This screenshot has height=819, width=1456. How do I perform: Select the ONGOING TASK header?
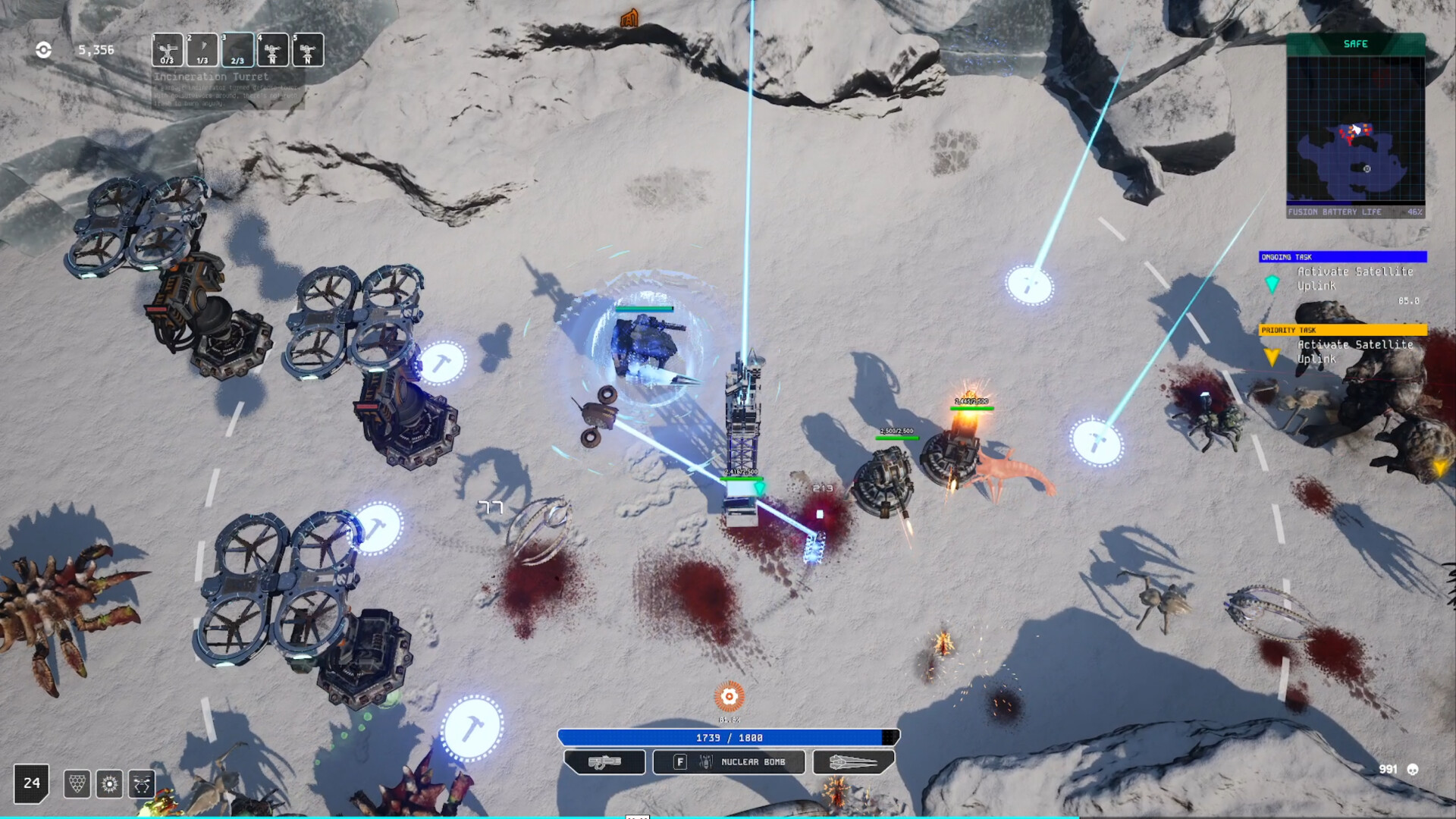[x=1342, y=256]
